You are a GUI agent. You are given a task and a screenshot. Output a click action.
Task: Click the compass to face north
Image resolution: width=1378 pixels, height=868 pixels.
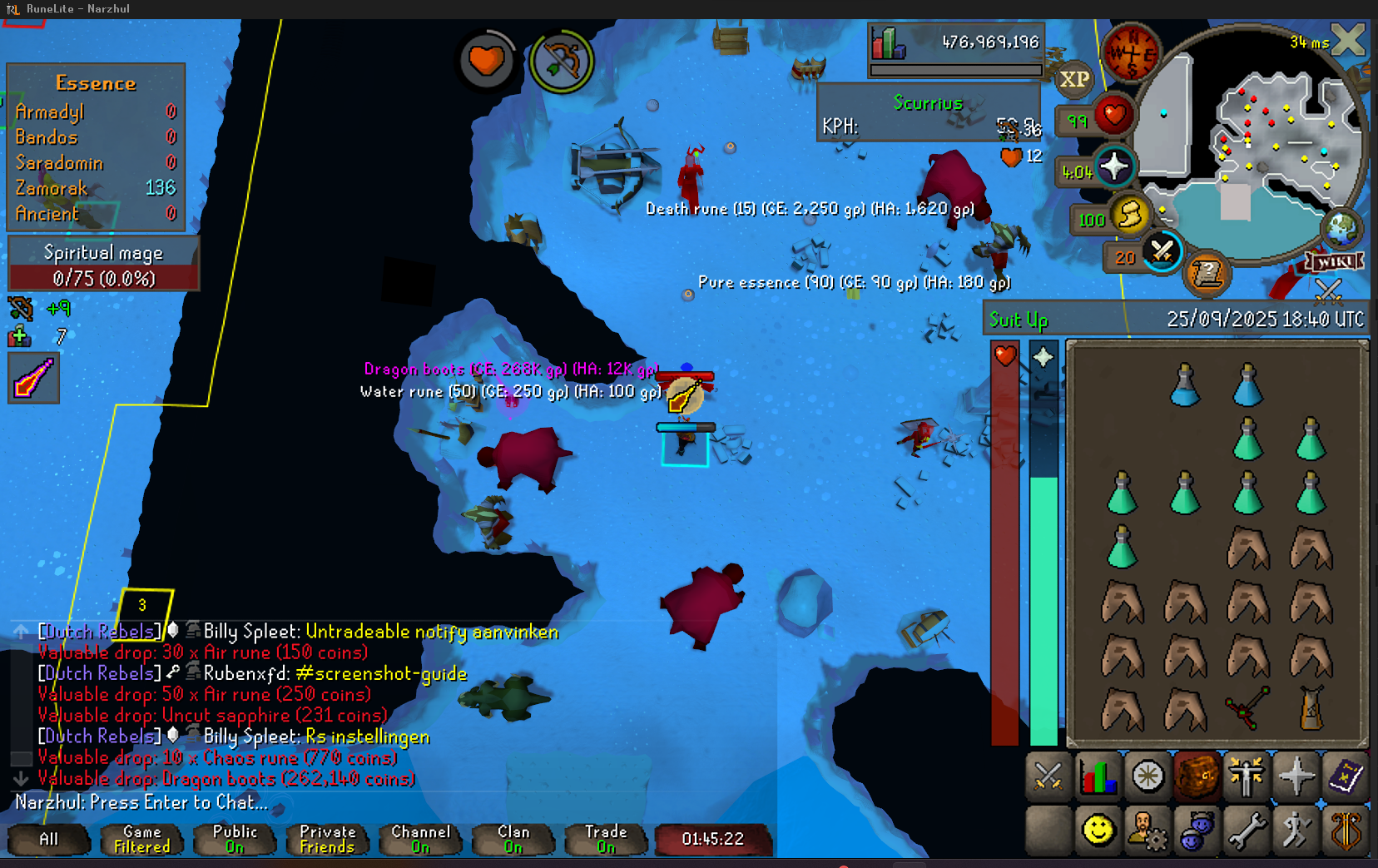pos(1130,53)
